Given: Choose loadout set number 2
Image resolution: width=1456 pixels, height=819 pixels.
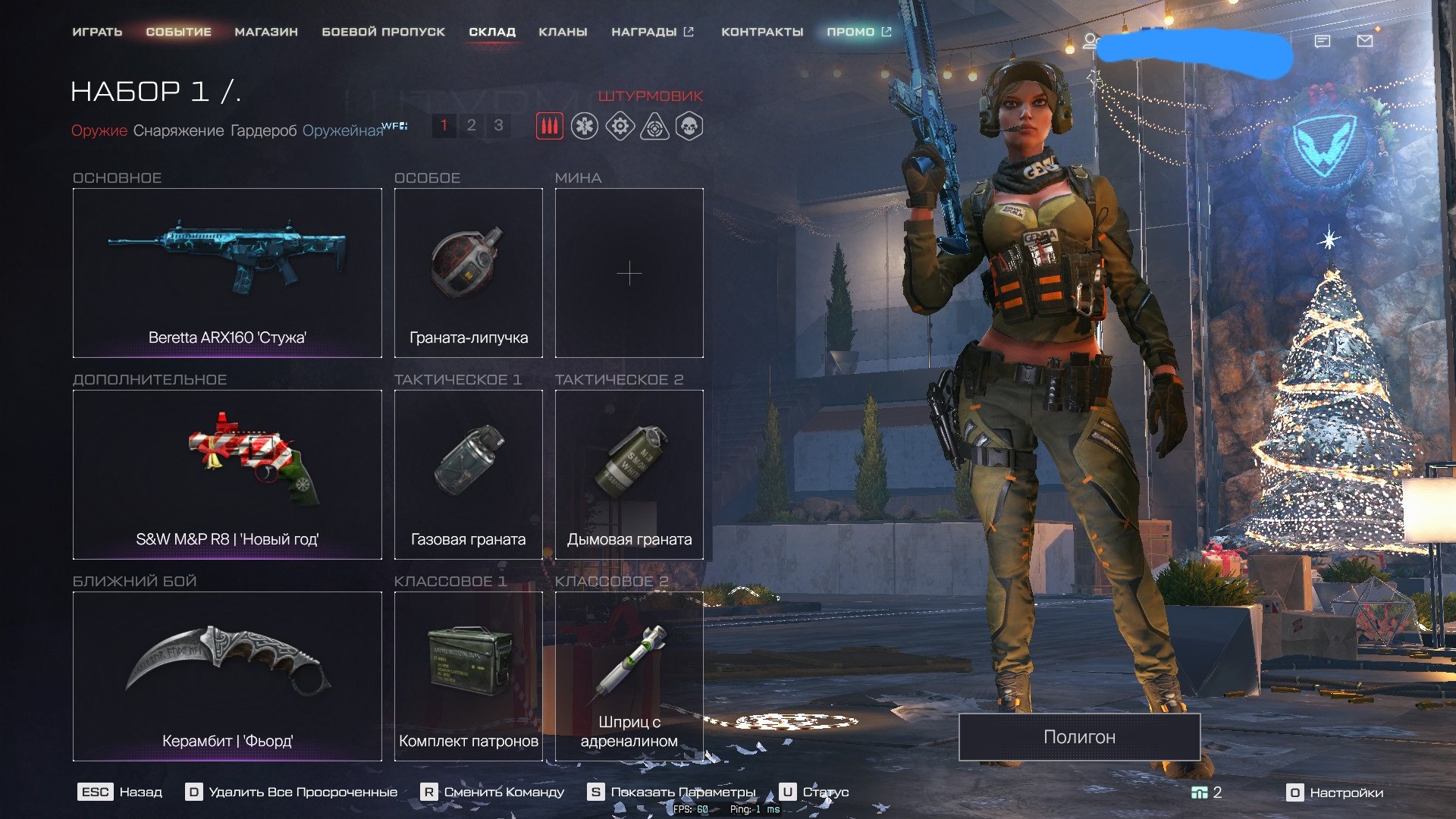Looking at the screenshot, I should [x=471, y=125].
